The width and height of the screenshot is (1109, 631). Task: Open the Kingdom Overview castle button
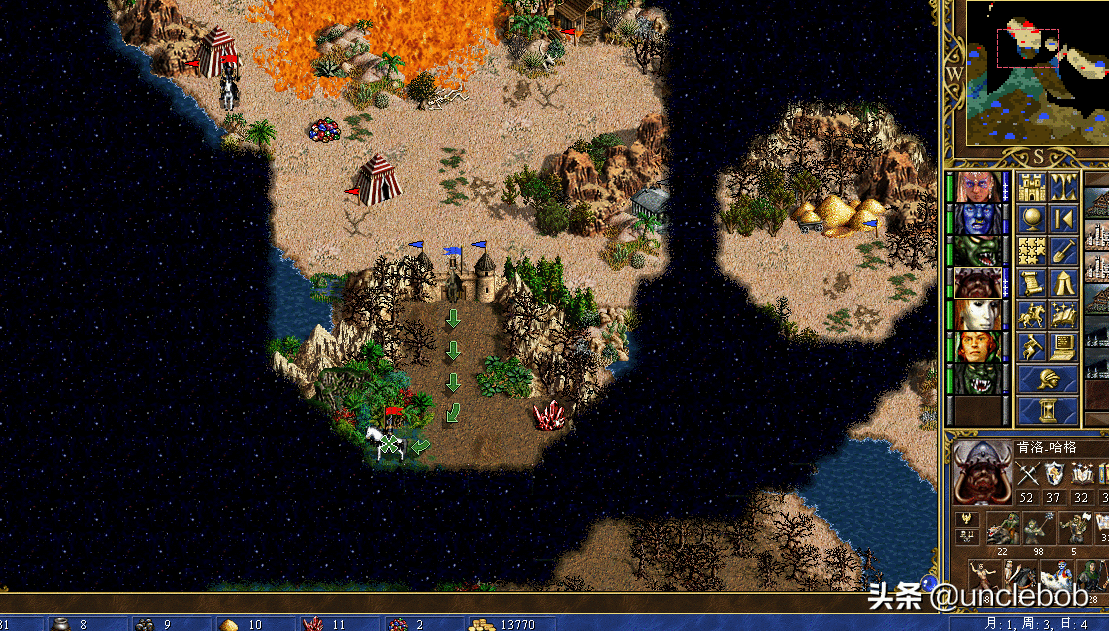click(1031, 186)
